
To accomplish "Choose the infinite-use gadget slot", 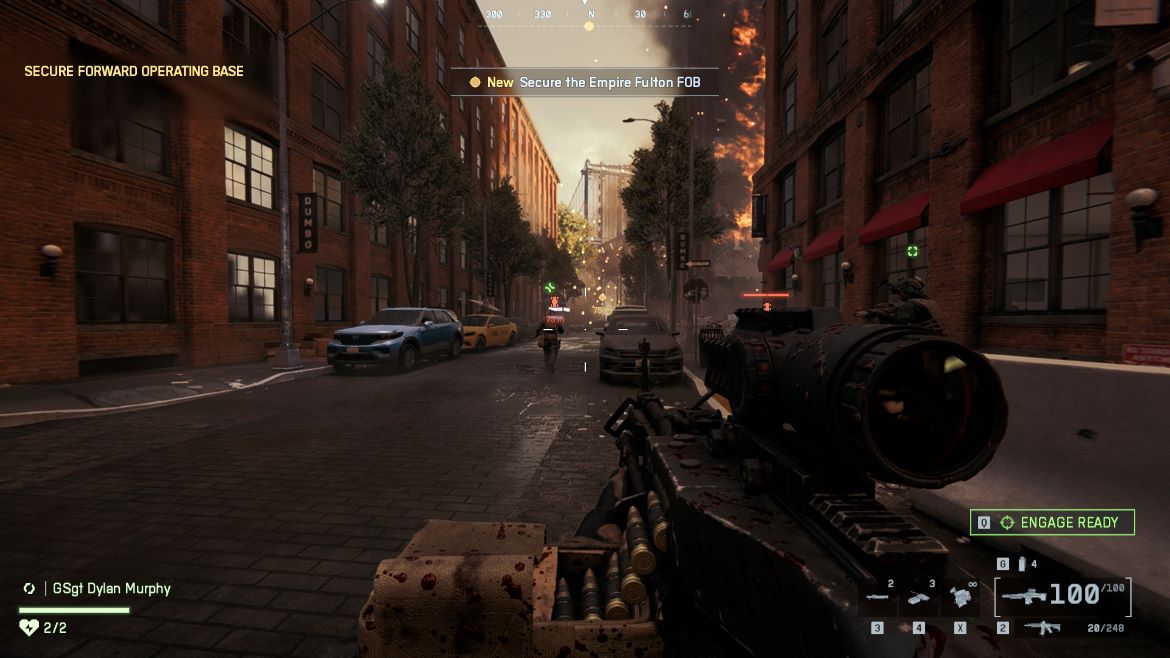I will click(961, 598).
